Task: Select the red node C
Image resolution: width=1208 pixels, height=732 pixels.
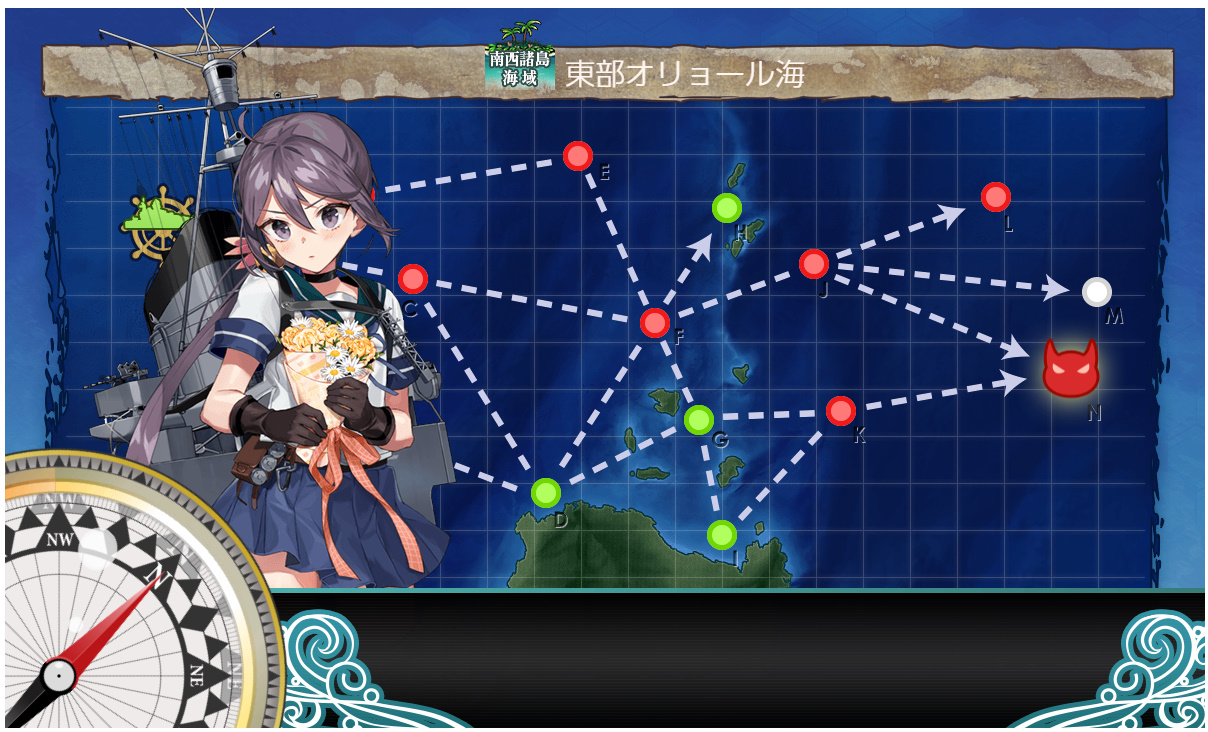Action: pos(412,279)
